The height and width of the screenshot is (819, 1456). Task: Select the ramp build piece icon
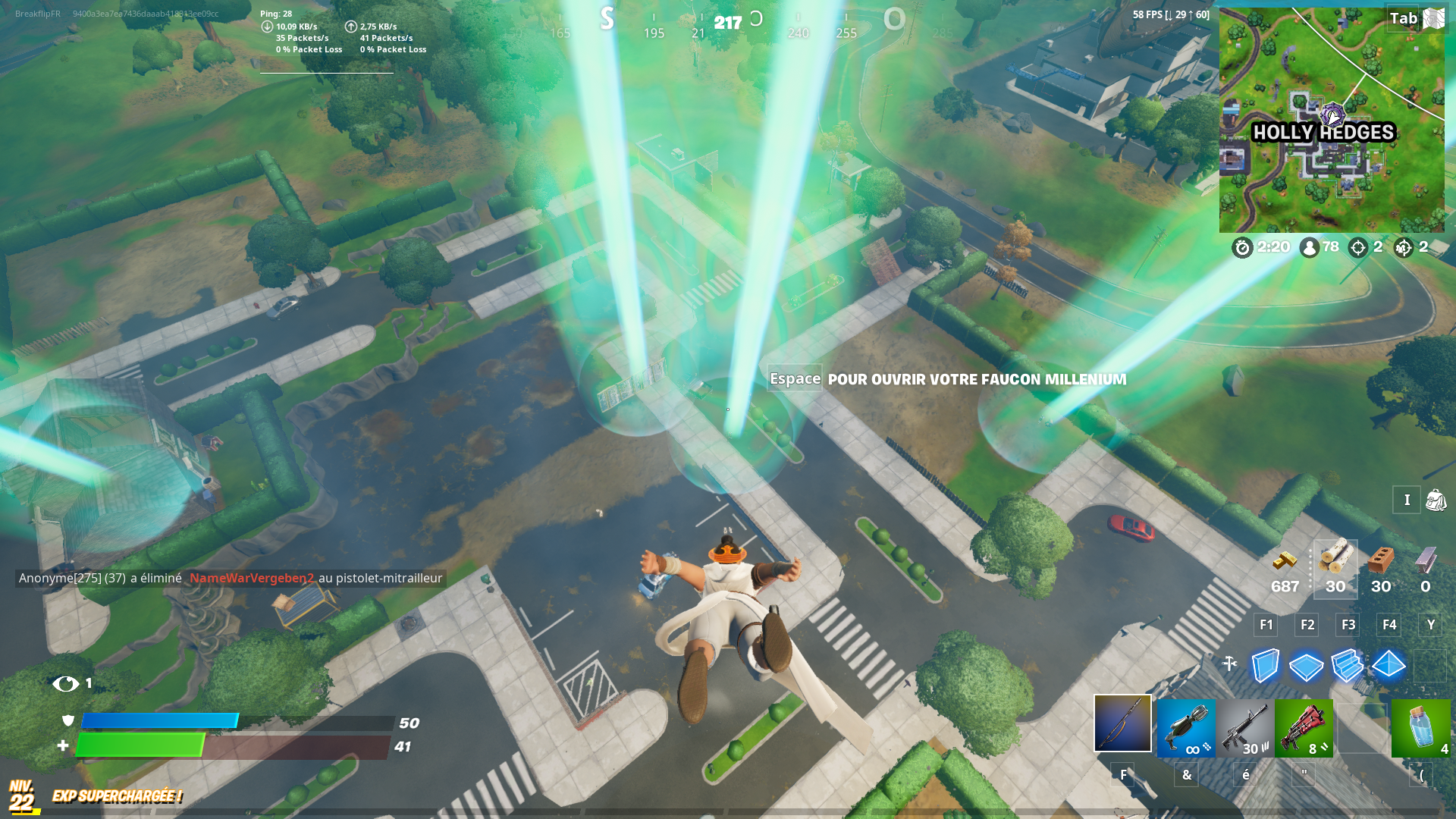1348,666
